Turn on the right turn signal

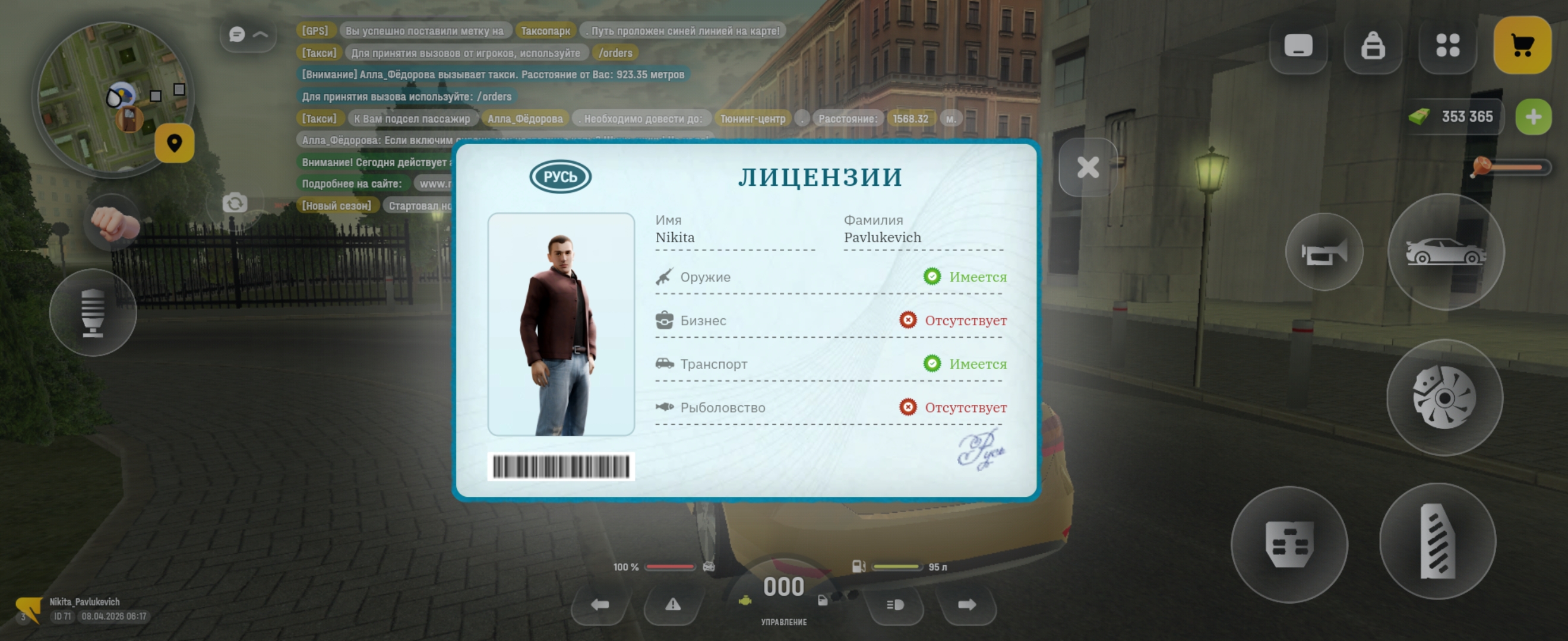click(966, 605)
